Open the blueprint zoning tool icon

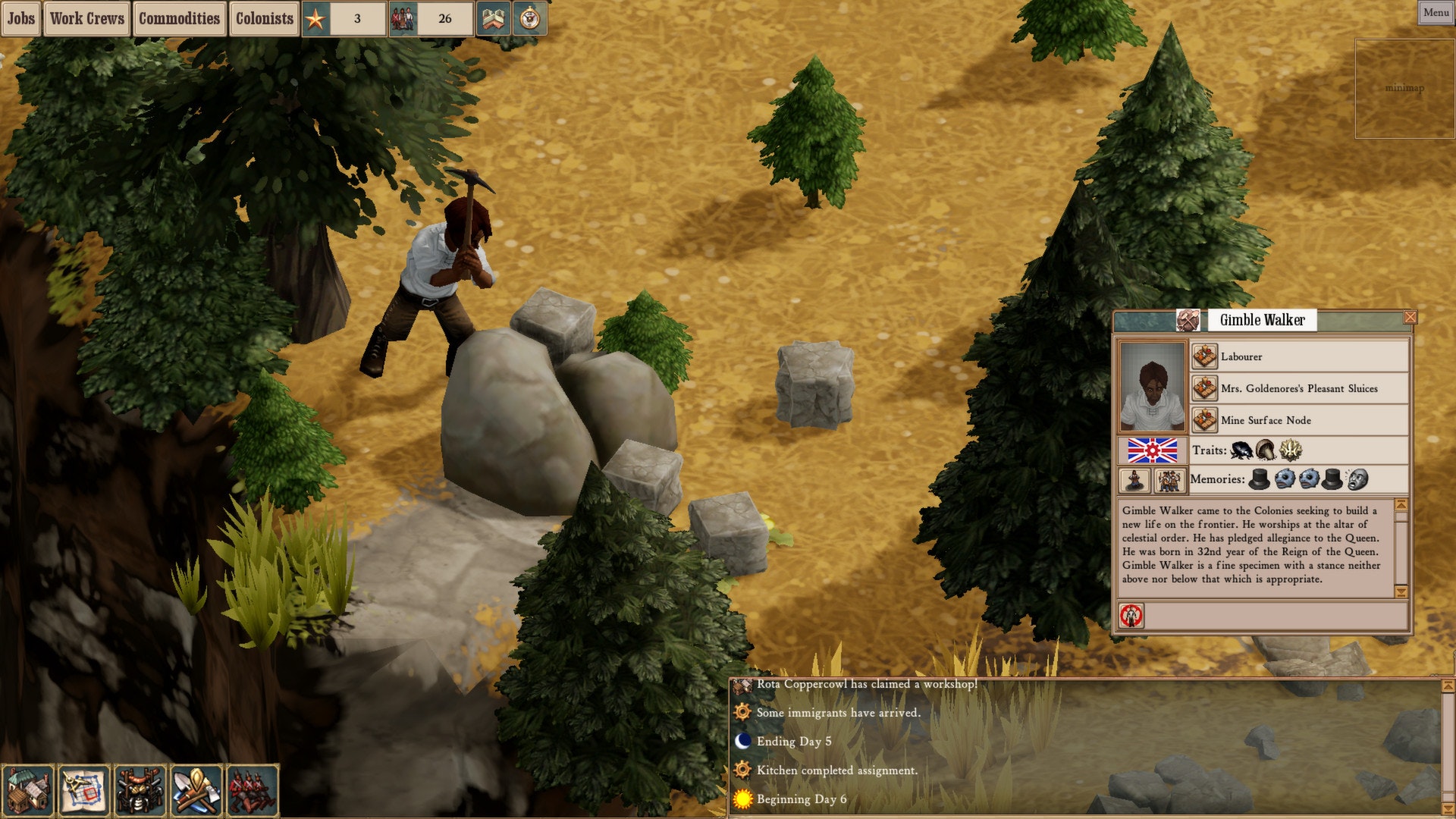pos(83,790)
